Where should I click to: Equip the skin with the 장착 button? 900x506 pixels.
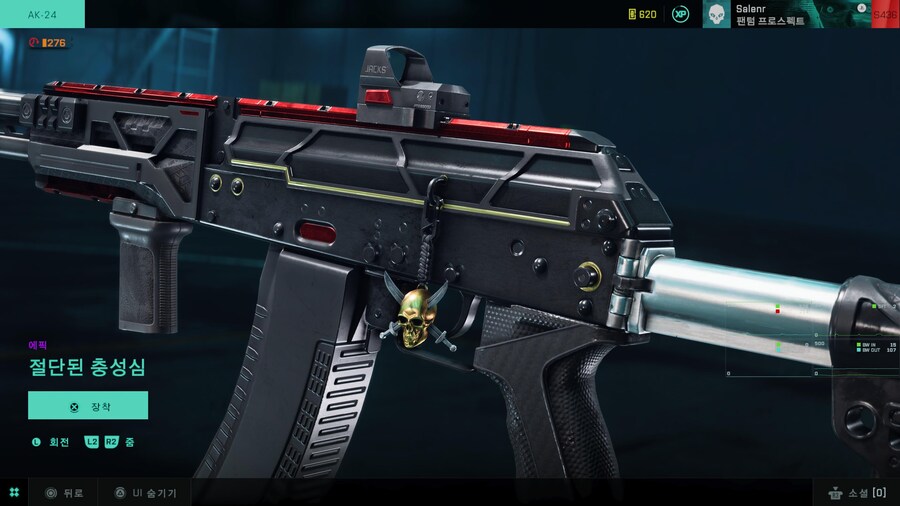[x=88, y=405]
